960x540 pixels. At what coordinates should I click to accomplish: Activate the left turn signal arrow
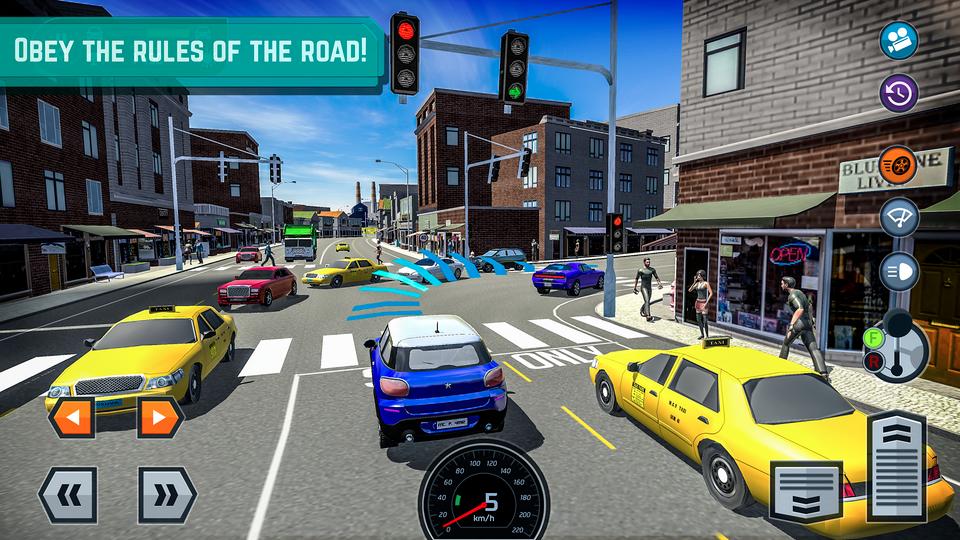pyautogui.click(x=71, y=417)
